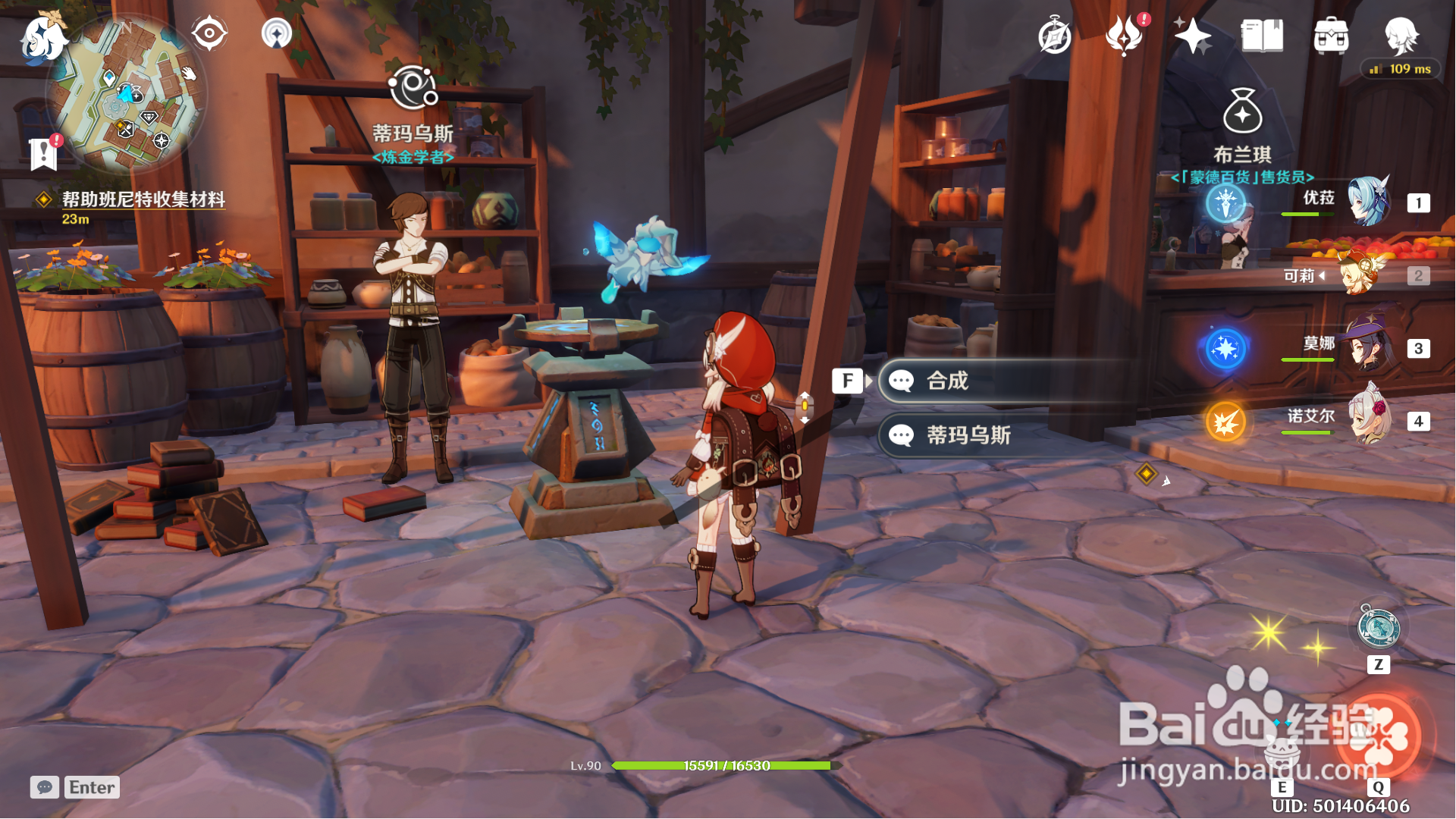This screenshot has height=819, width=1456.
Task: Switch to party member 莫娜
Action: click(x=1368, y=348)
